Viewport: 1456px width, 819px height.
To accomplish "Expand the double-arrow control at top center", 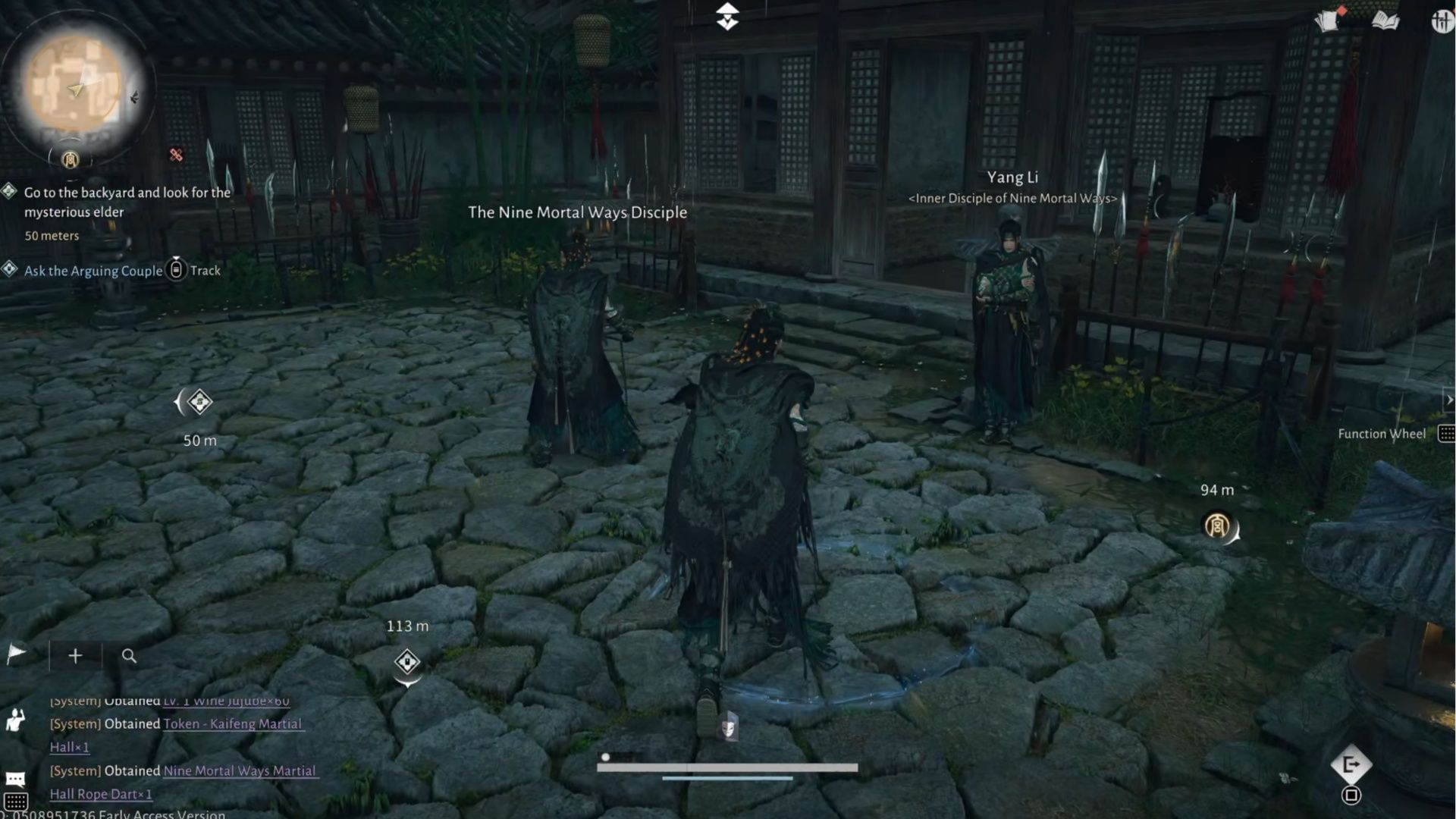I will (727, 17).
